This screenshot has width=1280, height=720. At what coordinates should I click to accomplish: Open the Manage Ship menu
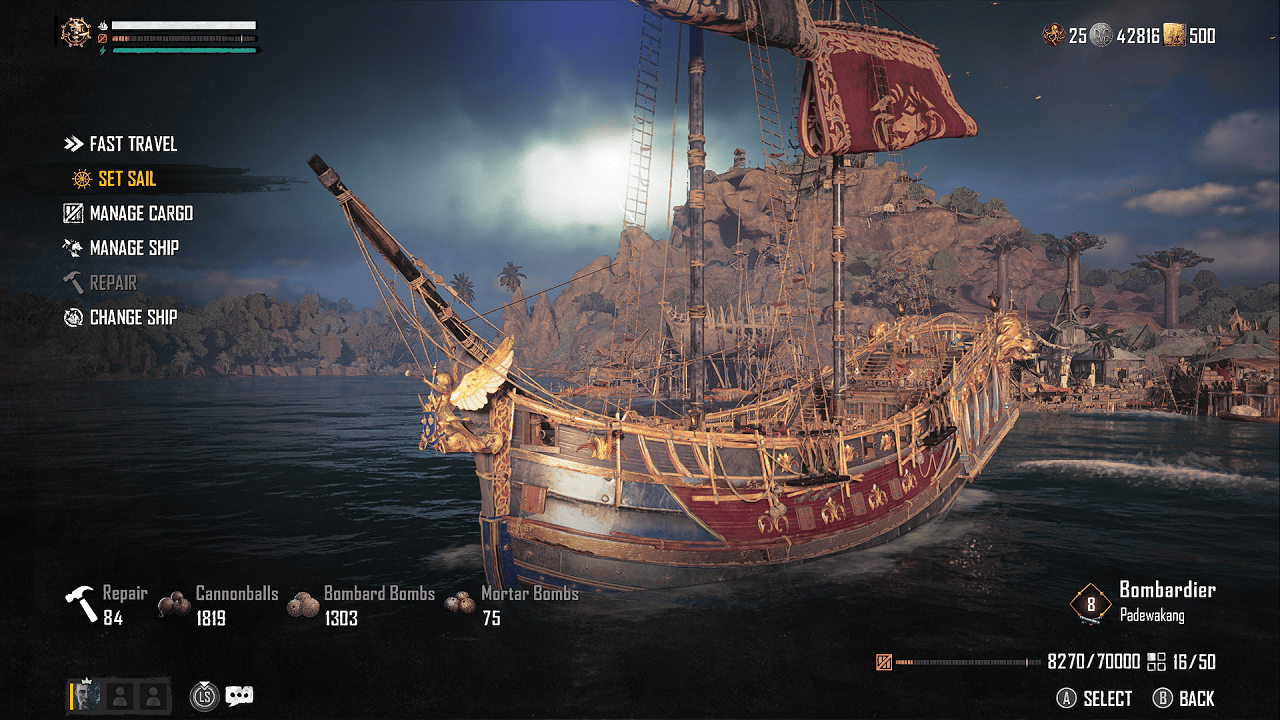coord(133,248)
